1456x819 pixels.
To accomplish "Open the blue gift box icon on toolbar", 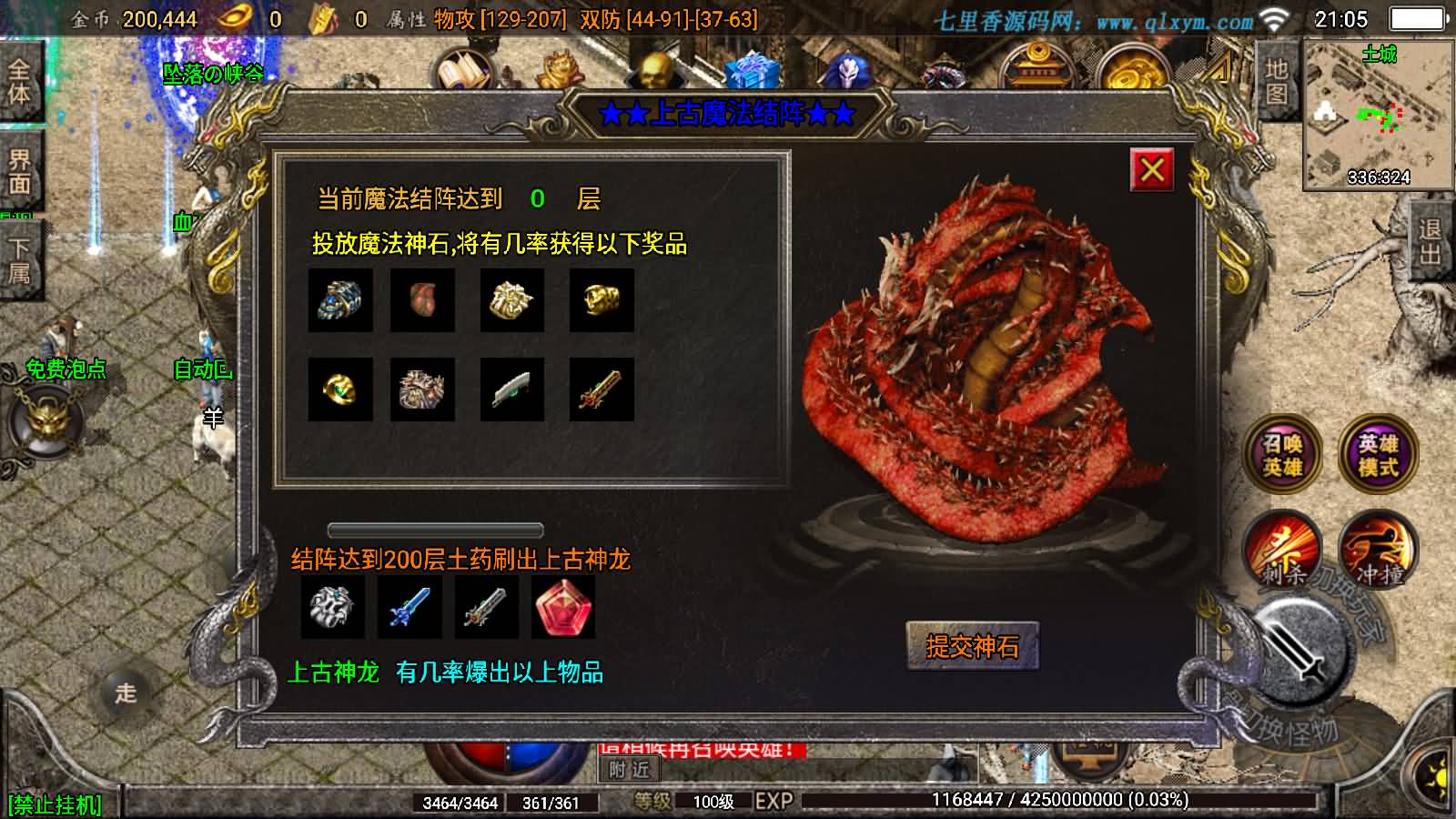I will (751, 70).
